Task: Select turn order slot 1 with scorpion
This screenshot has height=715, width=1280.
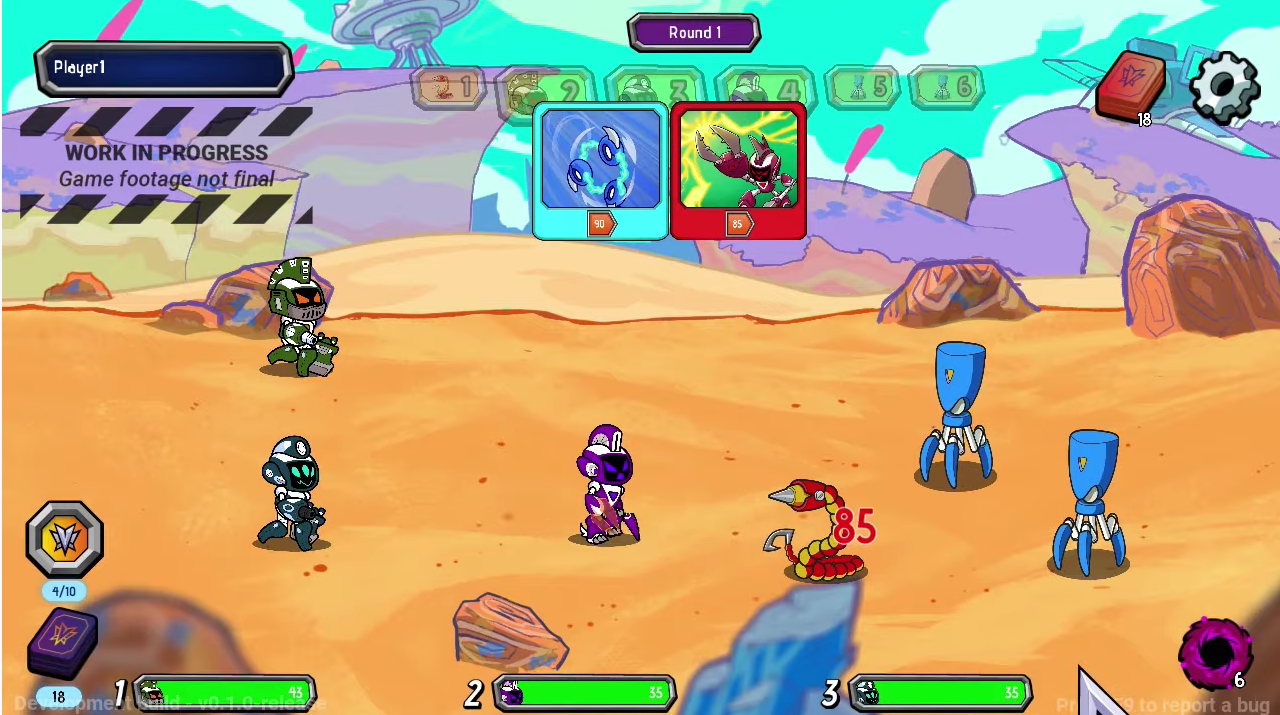Action: [x=447, y=88]
